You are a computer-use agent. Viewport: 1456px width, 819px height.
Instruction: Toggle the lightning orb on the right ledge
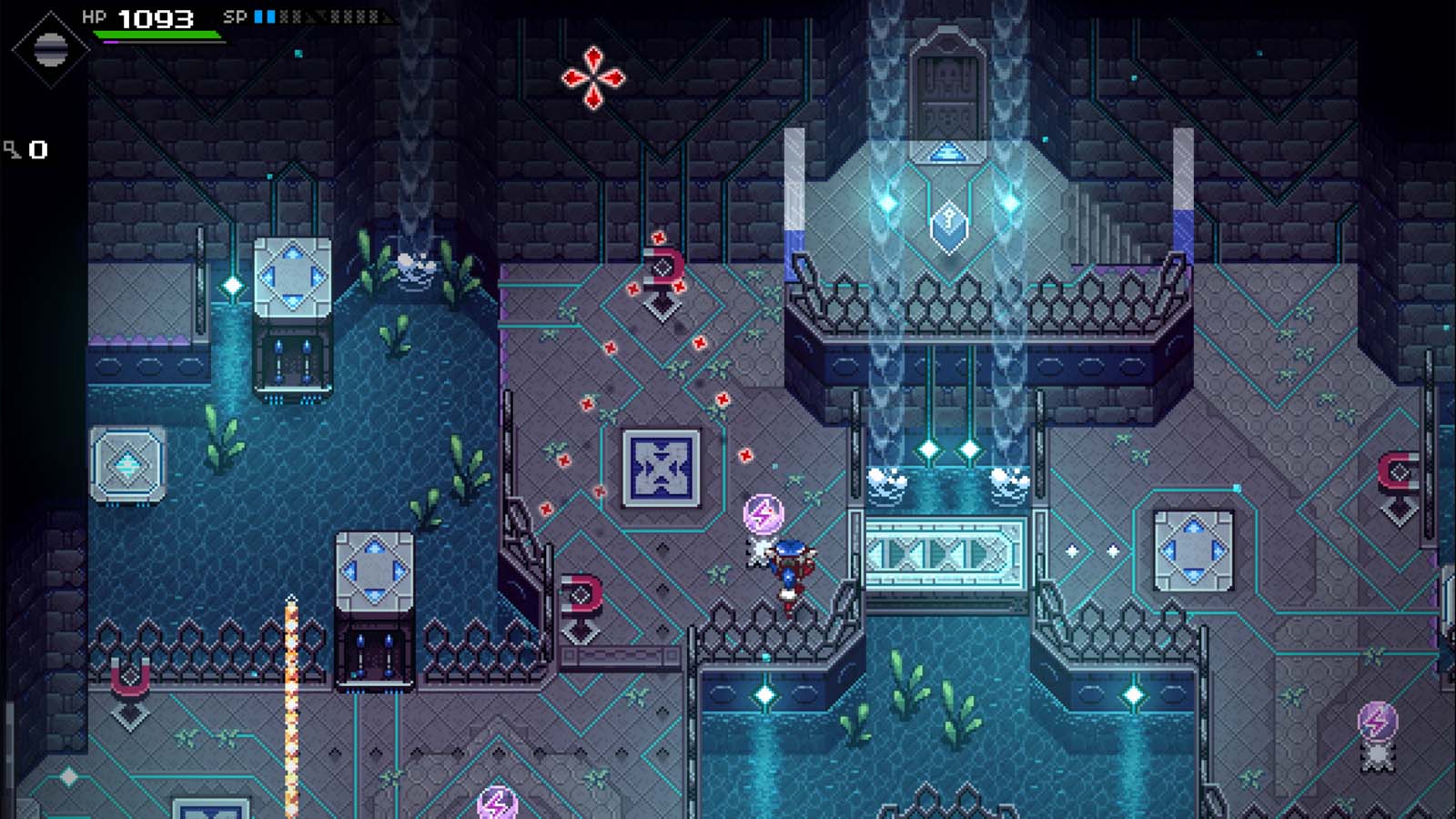pos(1380,719)
